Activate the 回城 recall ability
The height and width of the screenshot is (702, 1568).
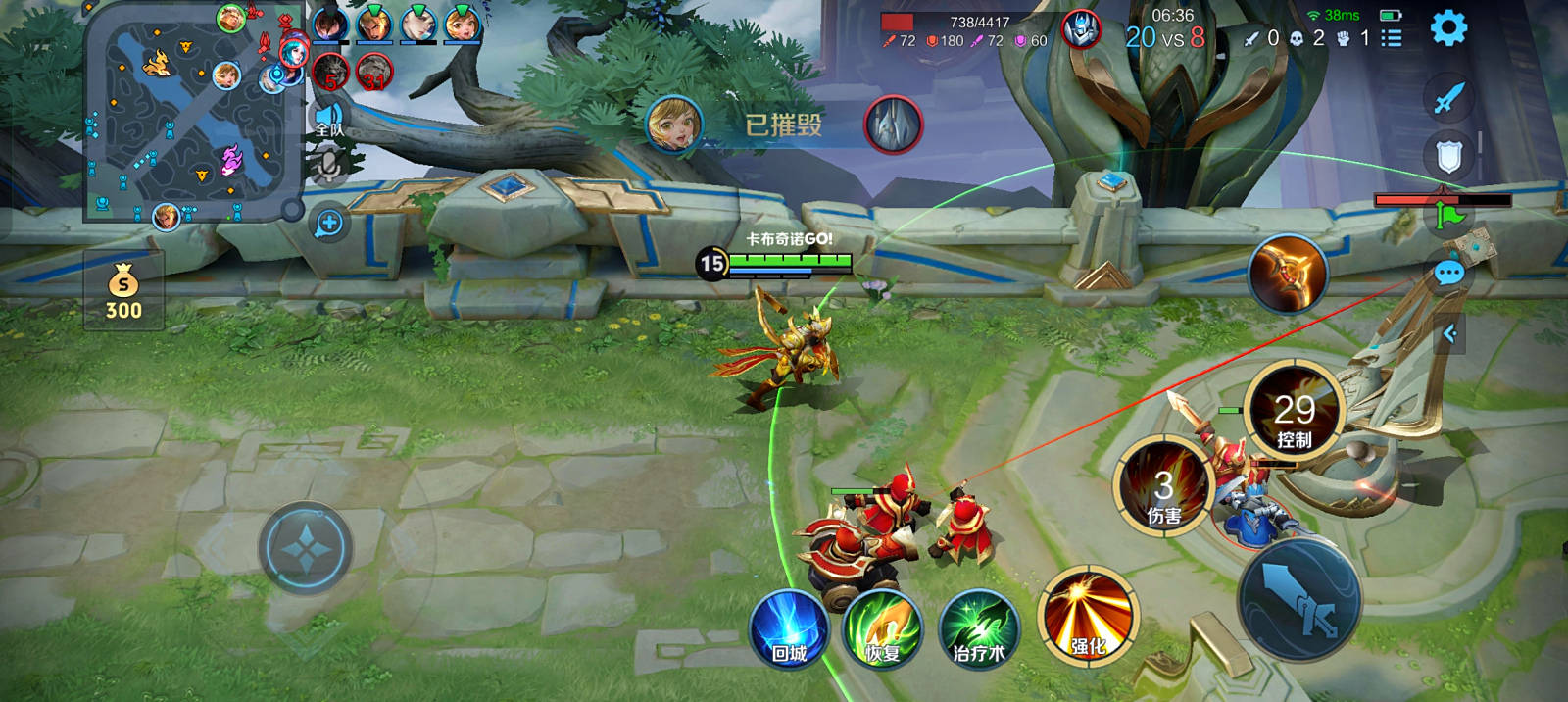(x=788, y=629)
